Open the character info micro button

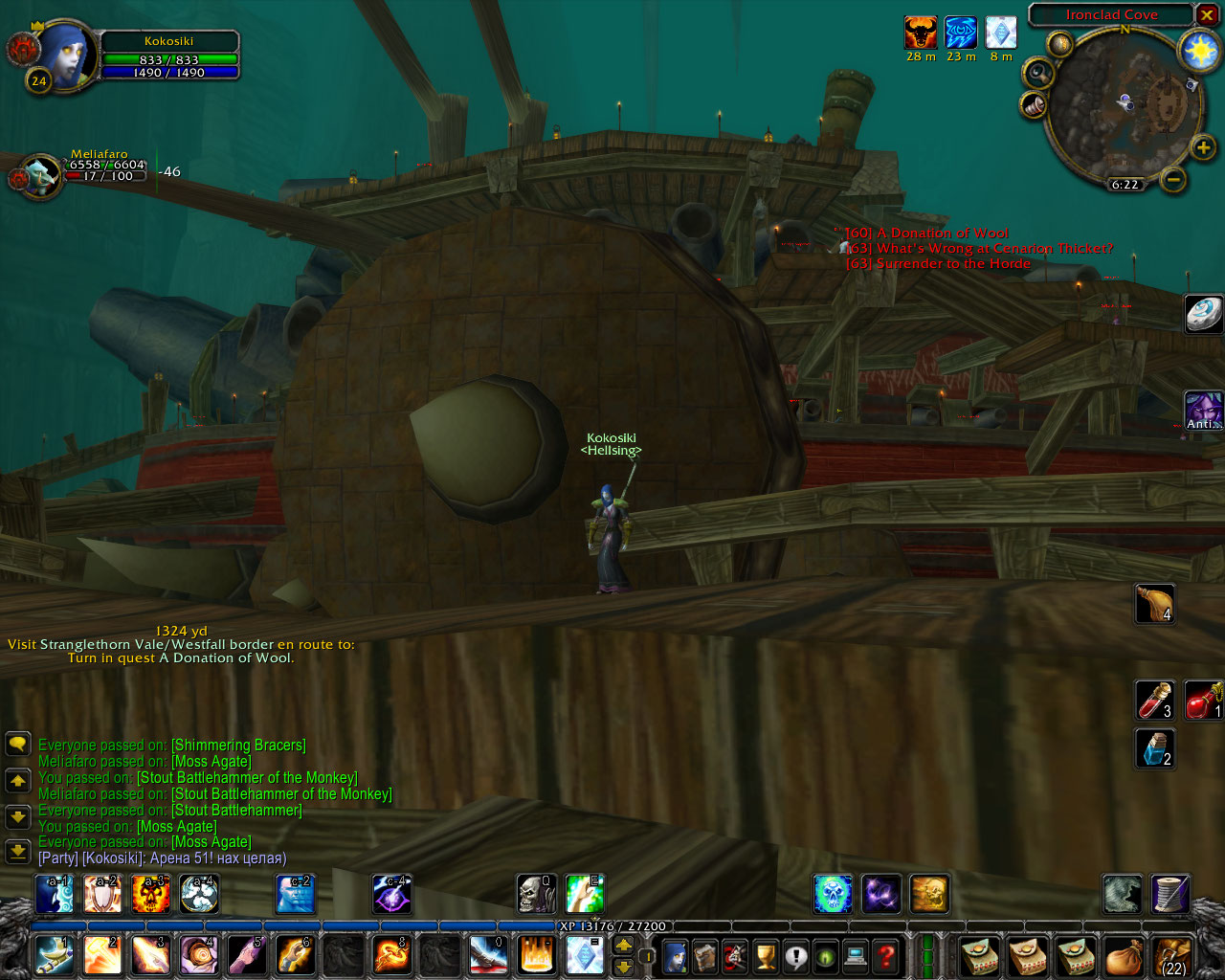pyautogui.click(x=675, y=955)
